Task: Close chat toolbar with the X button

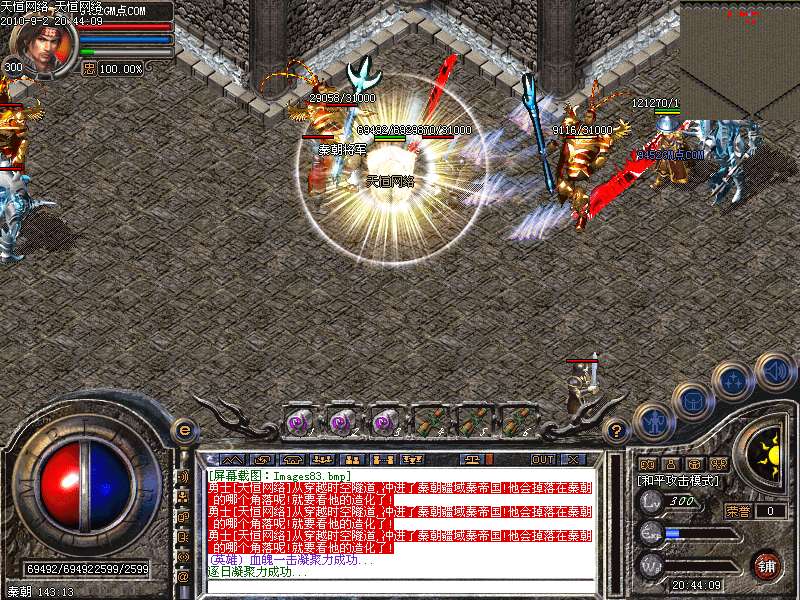Action: pos(573,459)
